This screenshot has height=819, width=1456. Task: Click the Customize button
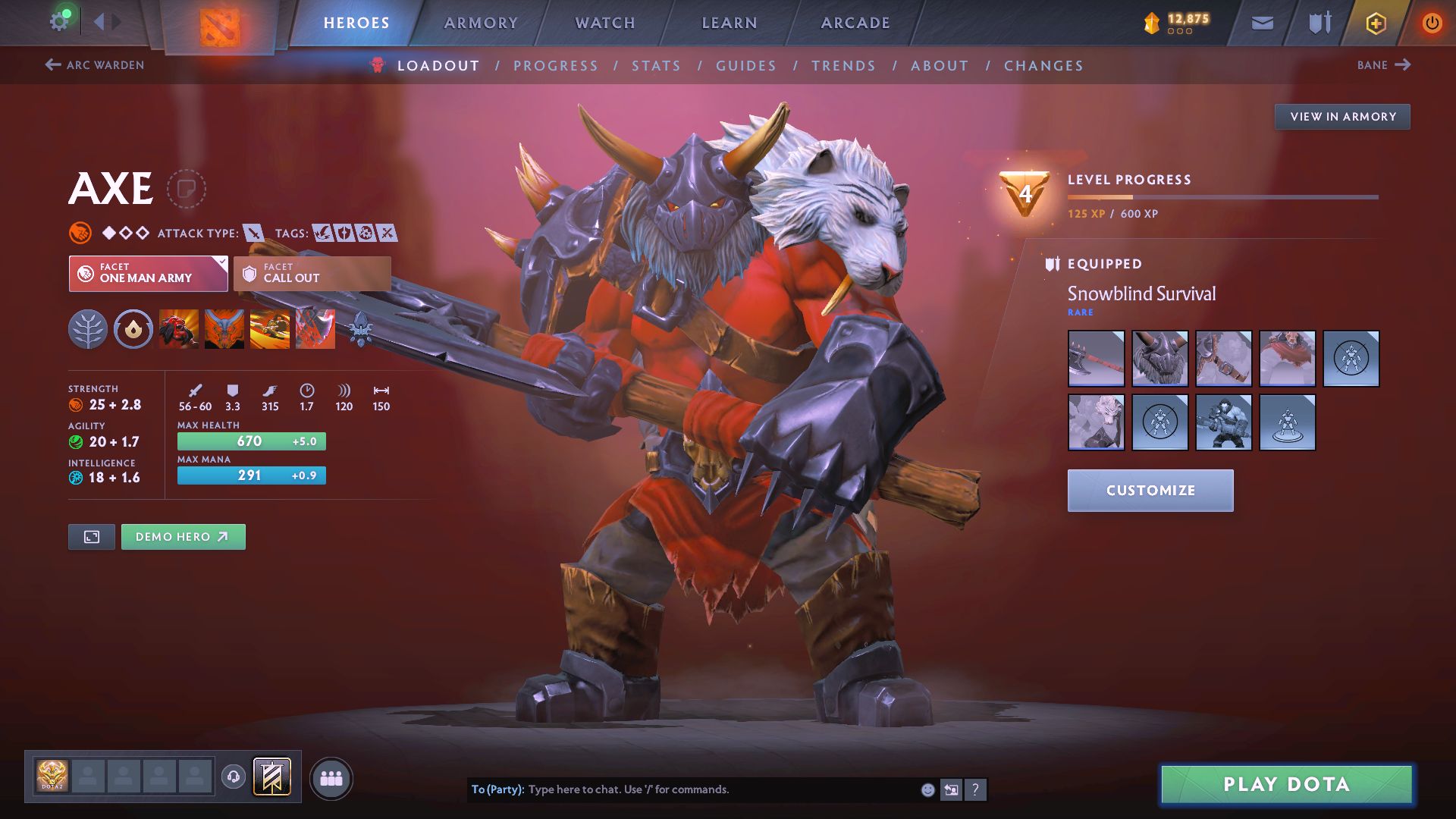(1150, 491)
